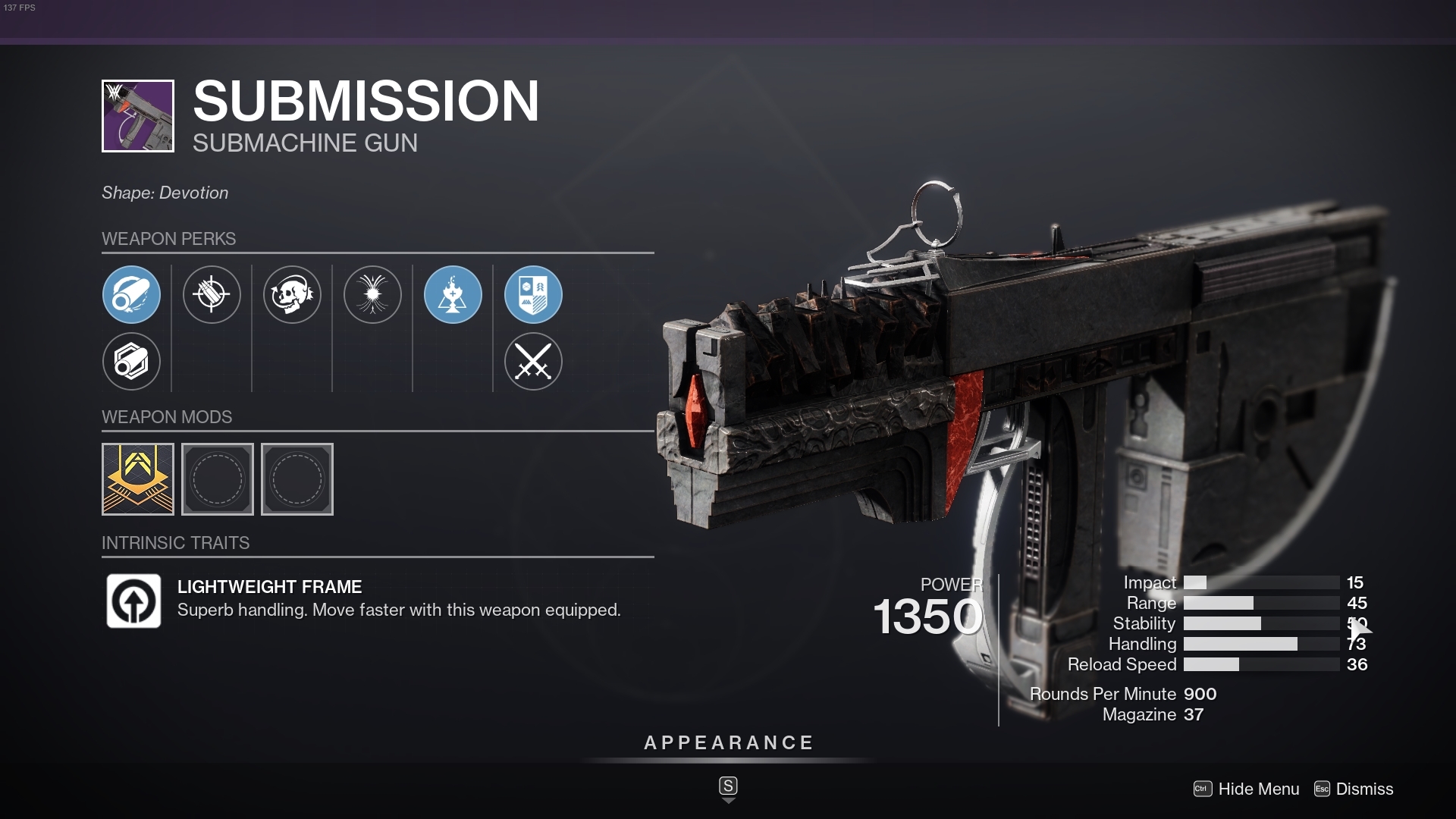The height and width of the screenshot is (819, 1456).
Task: Click the S emblem at the bottom center
Action: click(x=728, y=786)
